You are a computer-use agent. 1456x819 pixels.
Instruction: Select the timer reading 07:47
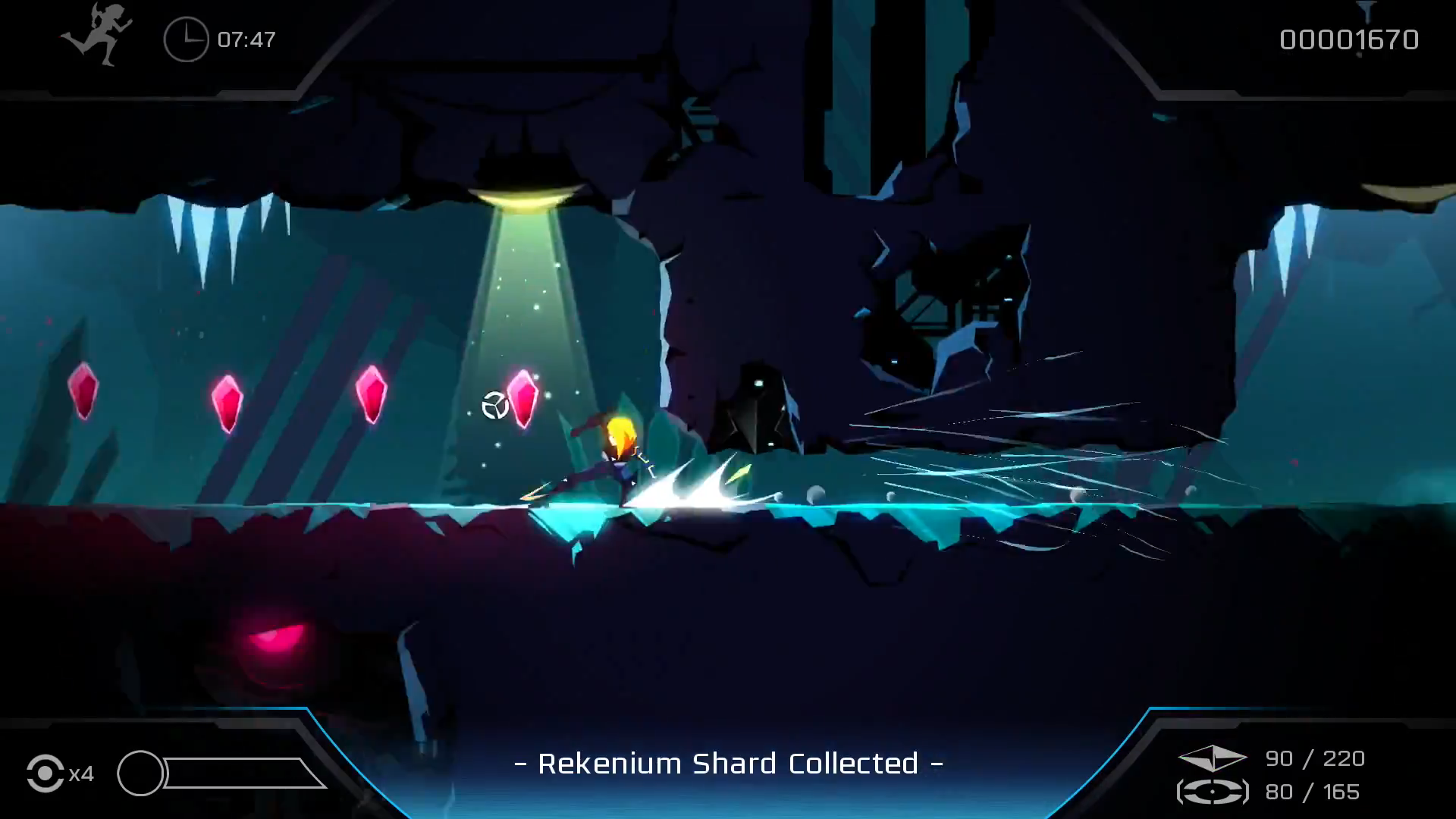(x=246, y=40)
